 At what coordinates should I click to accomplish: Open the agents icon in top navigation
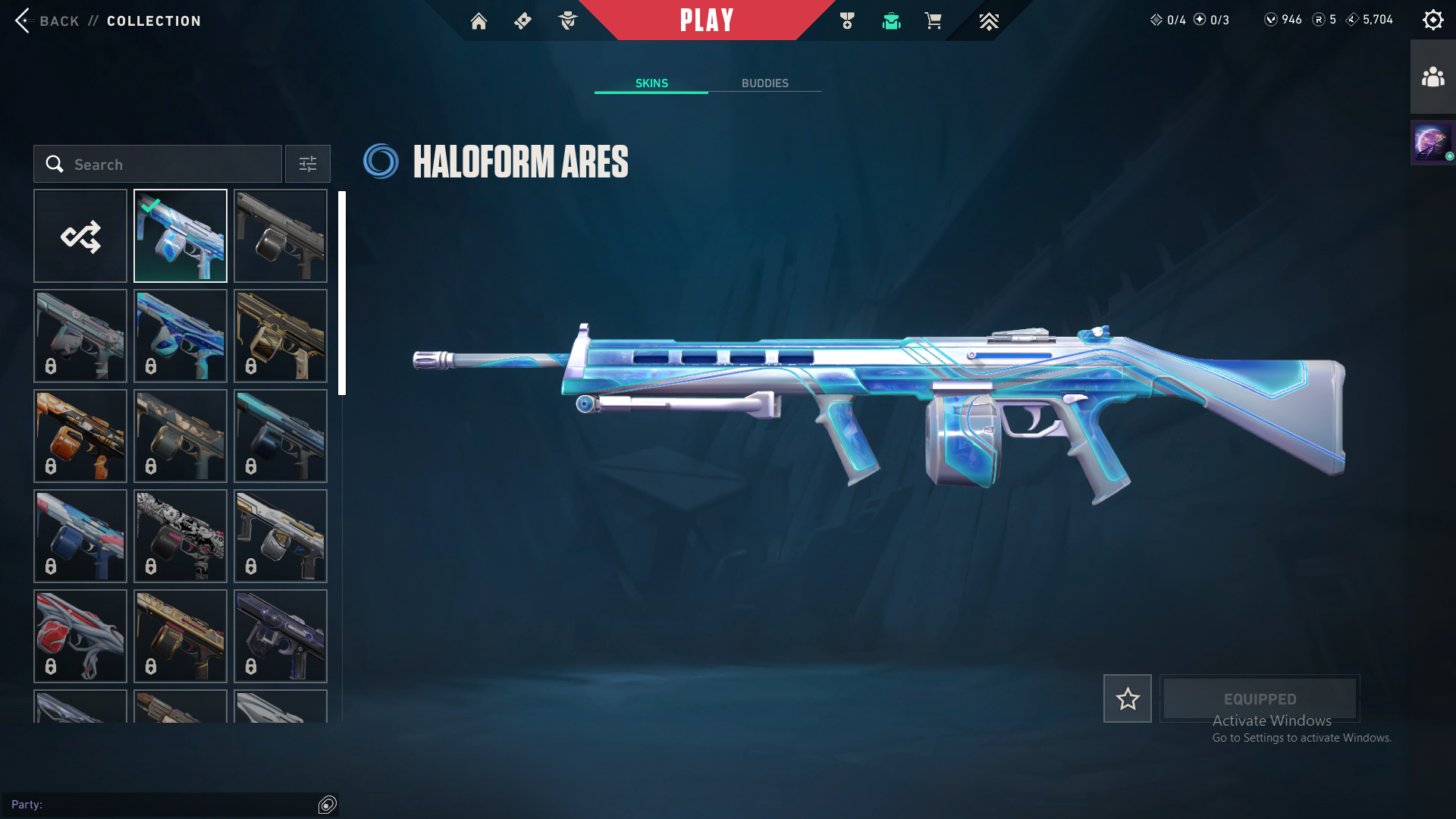[567, 21]
